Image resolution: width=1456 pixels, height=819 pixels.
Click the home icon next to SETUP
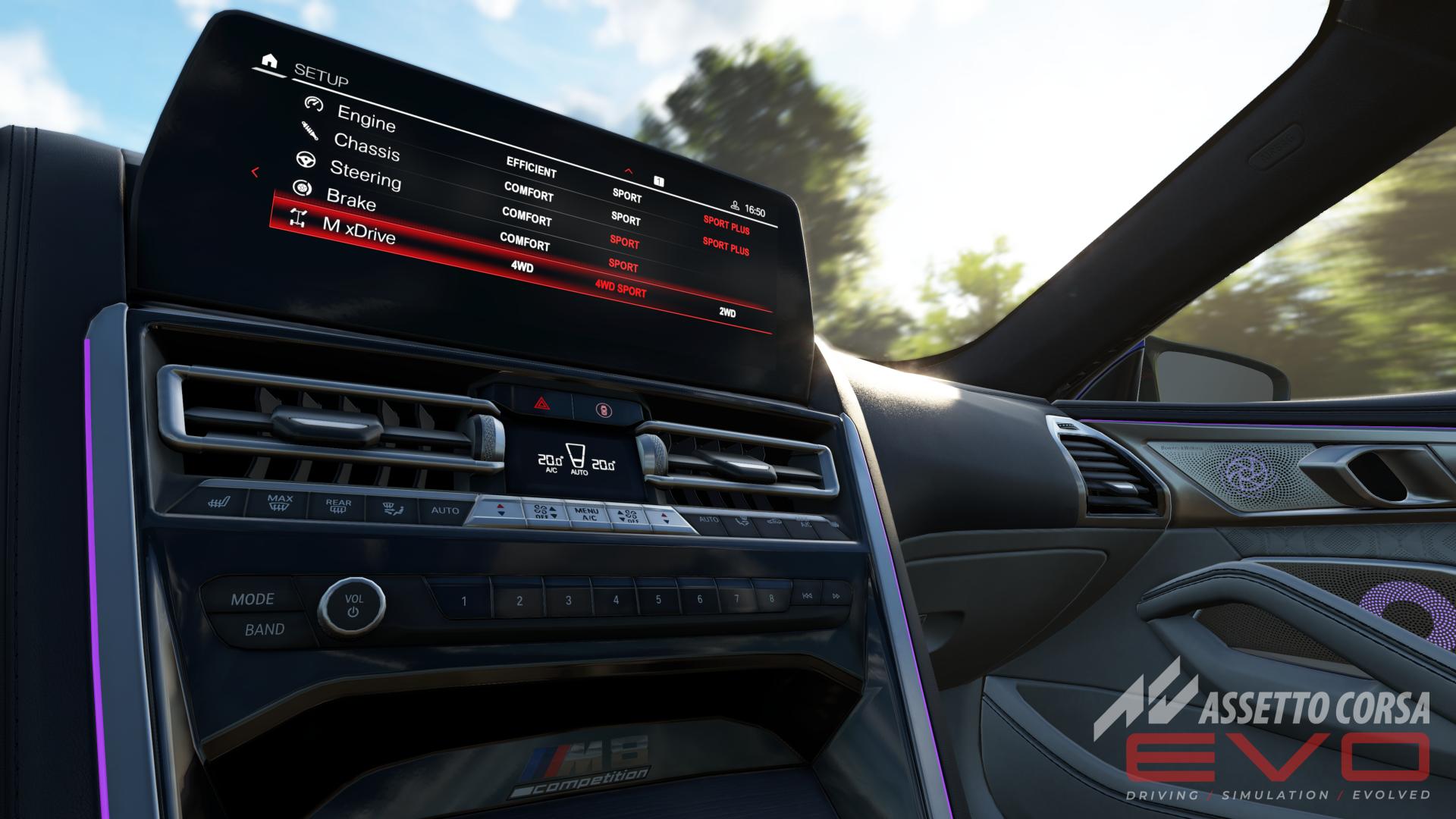[268, 61]
